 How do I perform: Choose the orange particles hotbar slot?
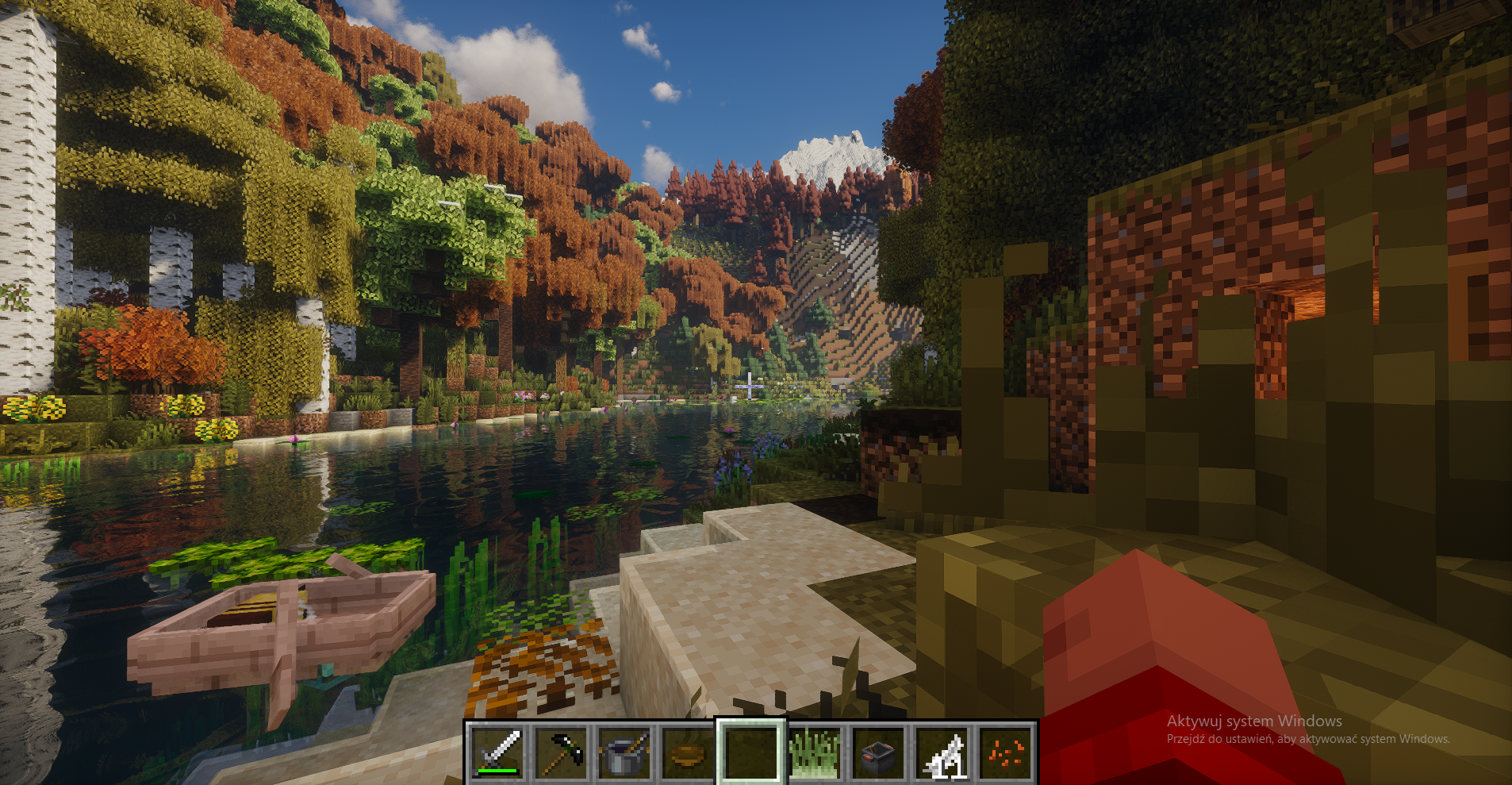click(1005, 752)
